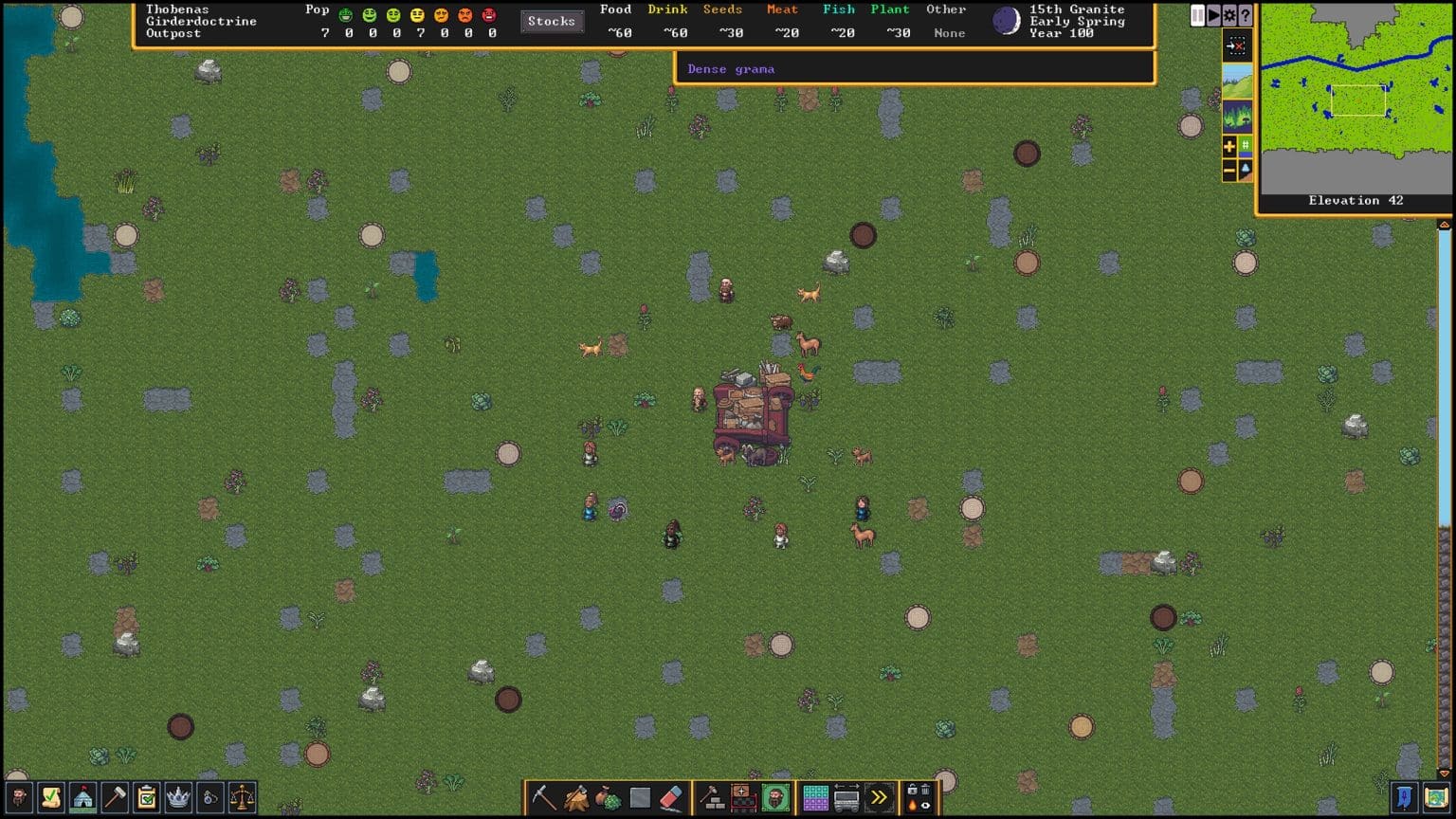Activate the eraser to remove designations
1456x819 pixels.
(669, 799)
